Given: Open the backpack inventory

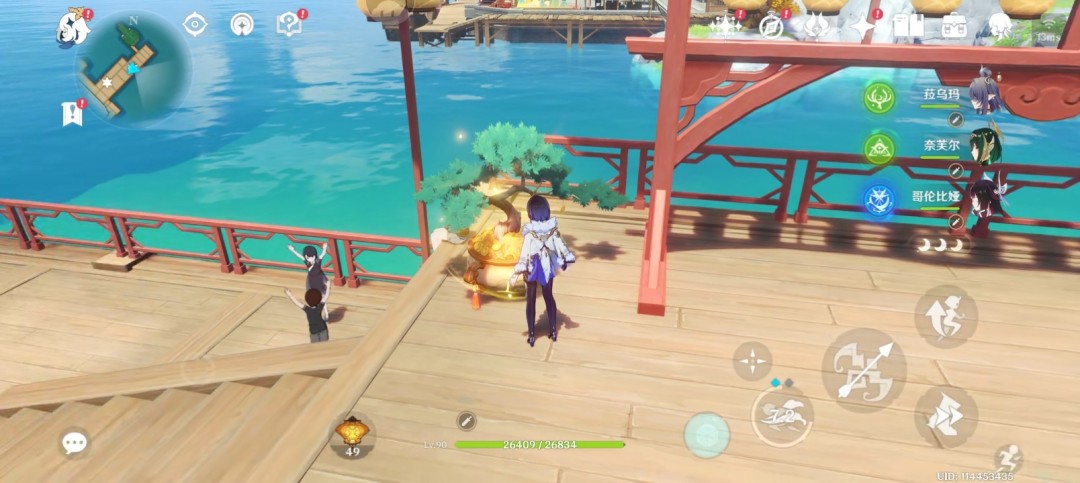Looking at the screenshot, I should point(954,26).
